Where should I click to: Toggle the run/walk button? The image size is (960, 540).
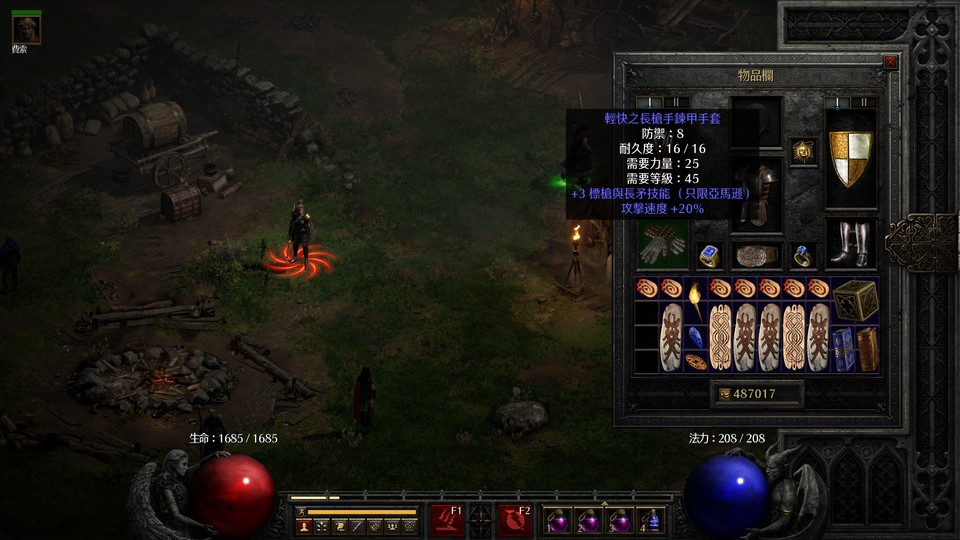[x=298, y=512]
